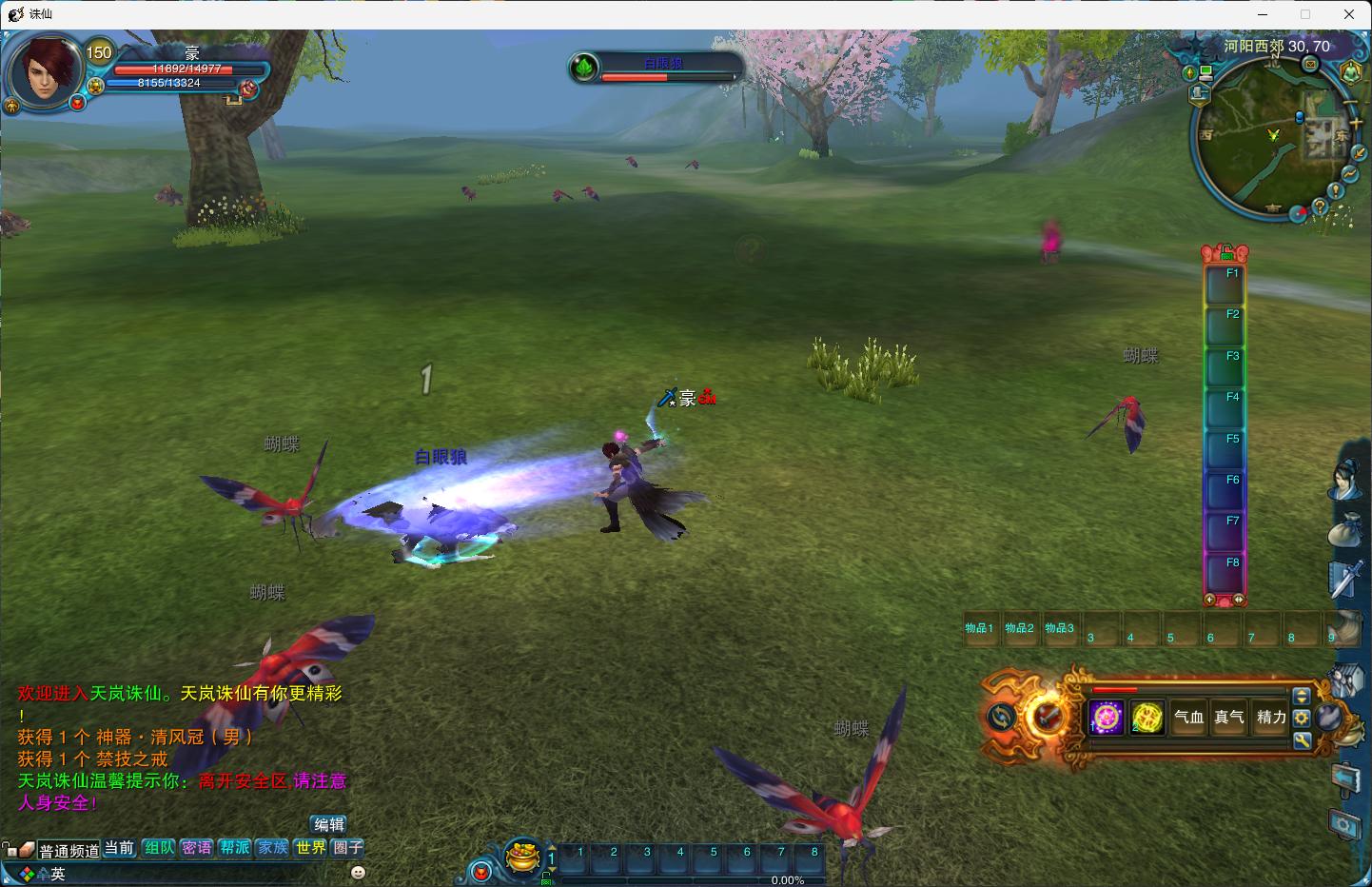
Task: Open the gear settings button on skill bar
Action: [1302, 719]
